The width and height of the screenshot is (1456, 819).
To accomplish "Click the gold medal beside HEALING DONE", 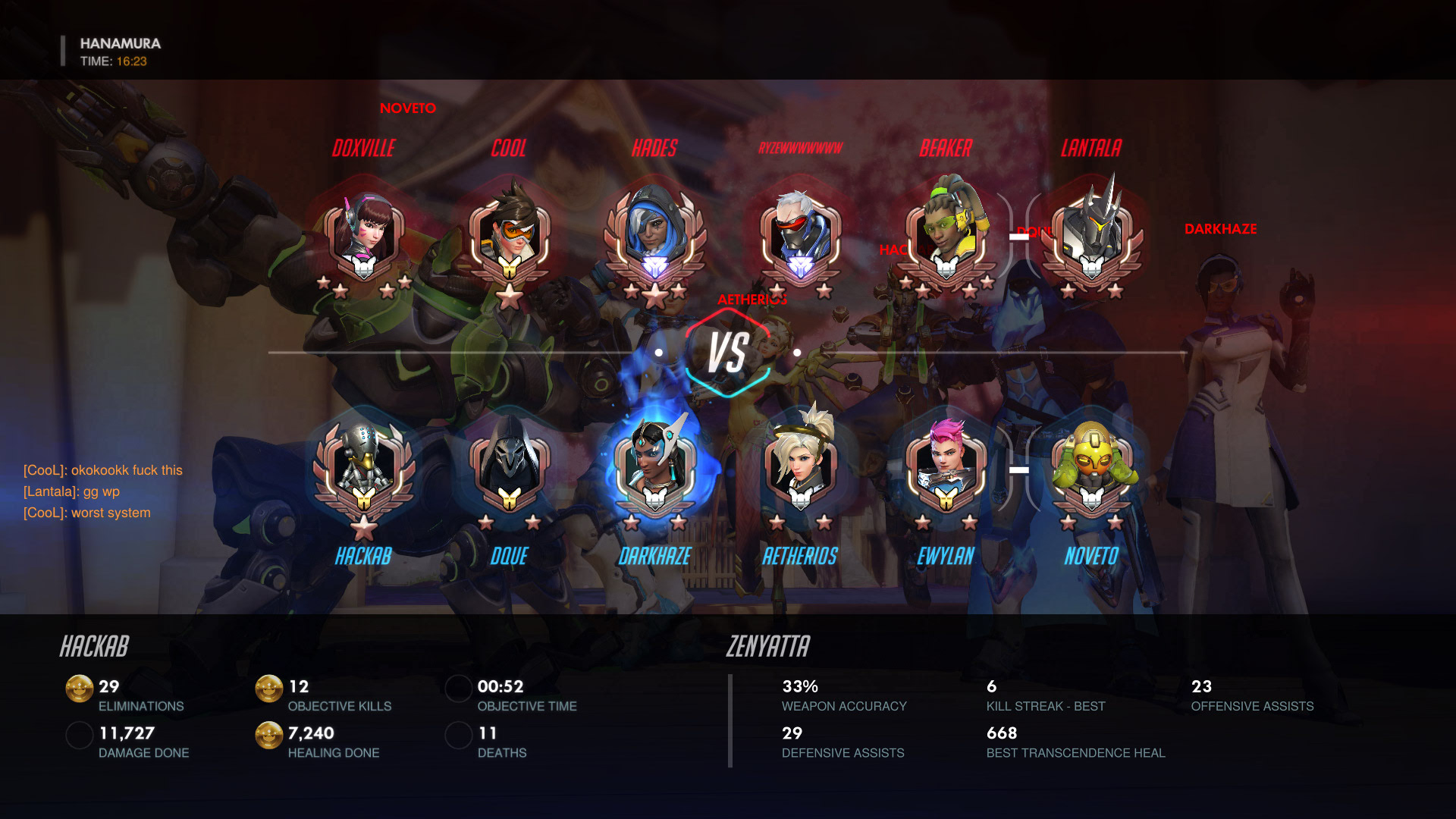I will 268,736.
